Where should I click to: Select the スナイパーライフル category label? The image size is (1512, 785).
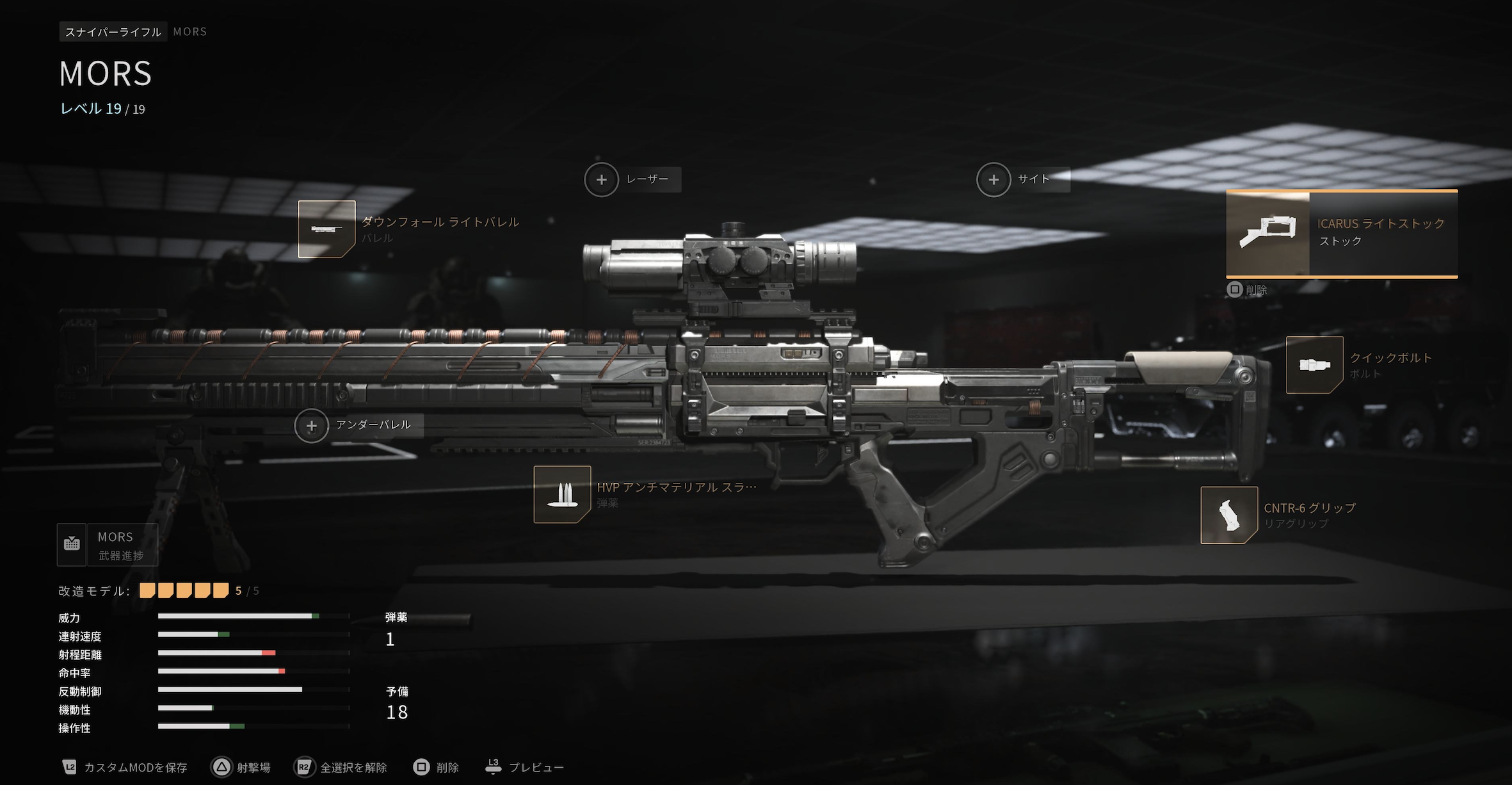[x=112, y=31]
